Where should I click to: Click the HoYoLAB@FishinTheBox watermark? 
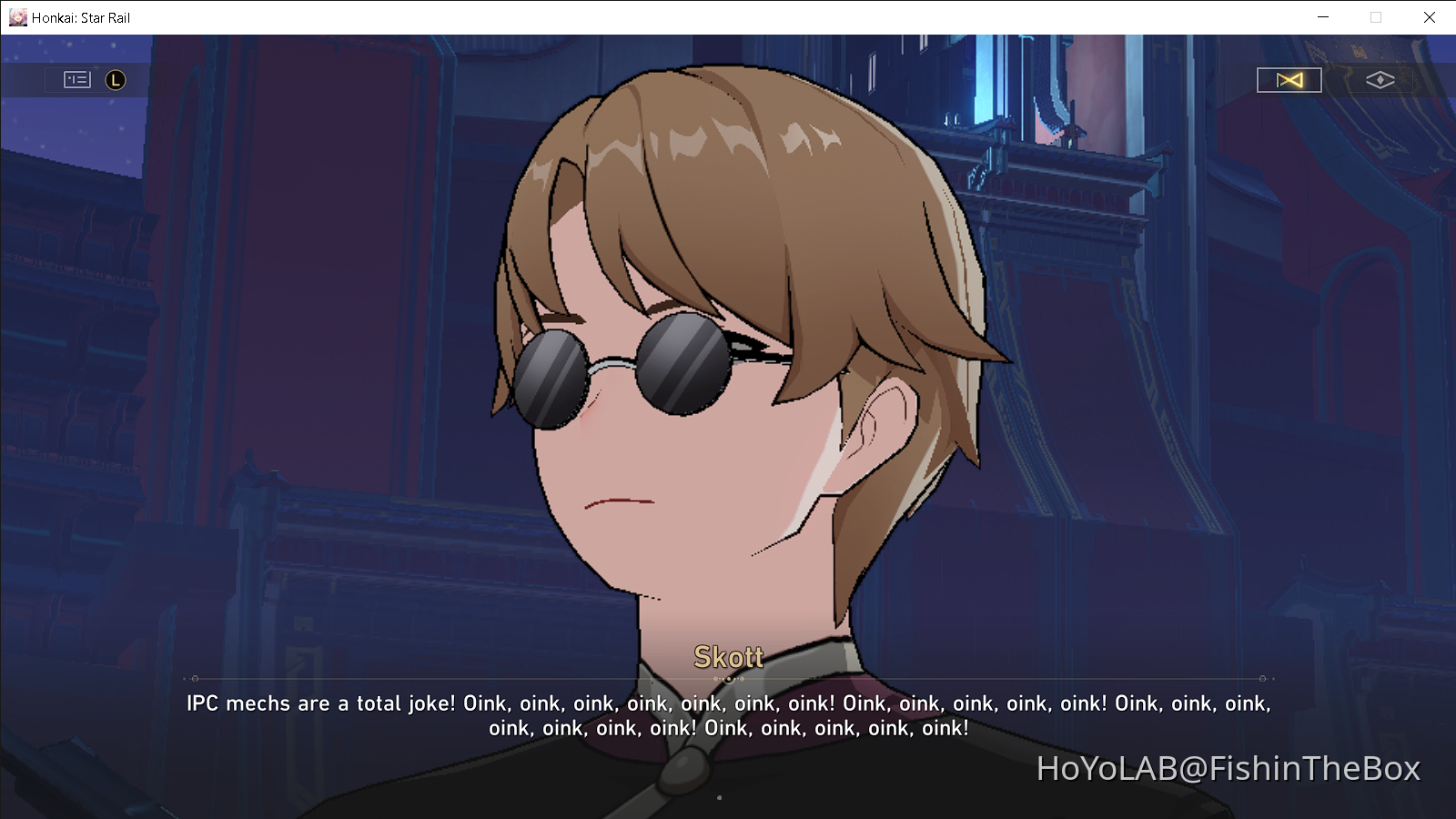point(1228,769)
